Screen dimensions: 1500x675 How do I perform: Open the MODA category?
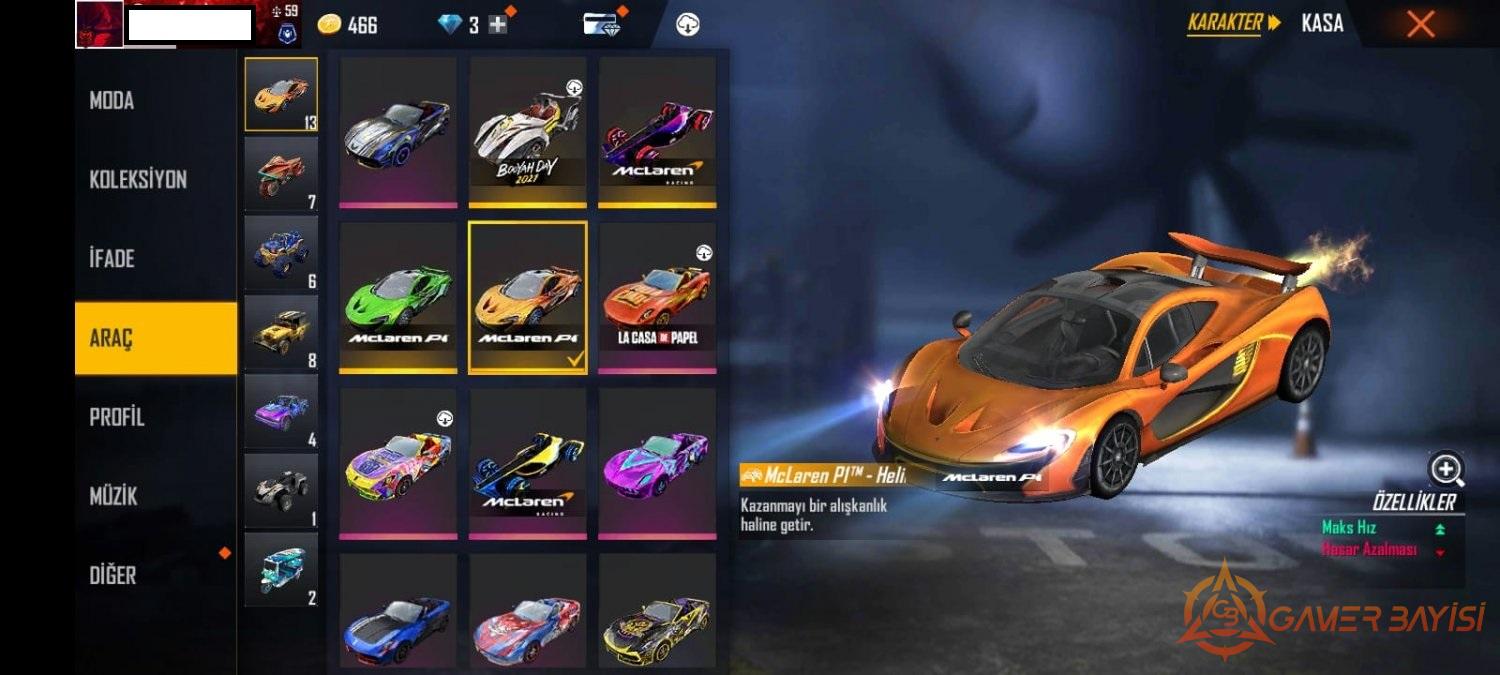(112, 101)
